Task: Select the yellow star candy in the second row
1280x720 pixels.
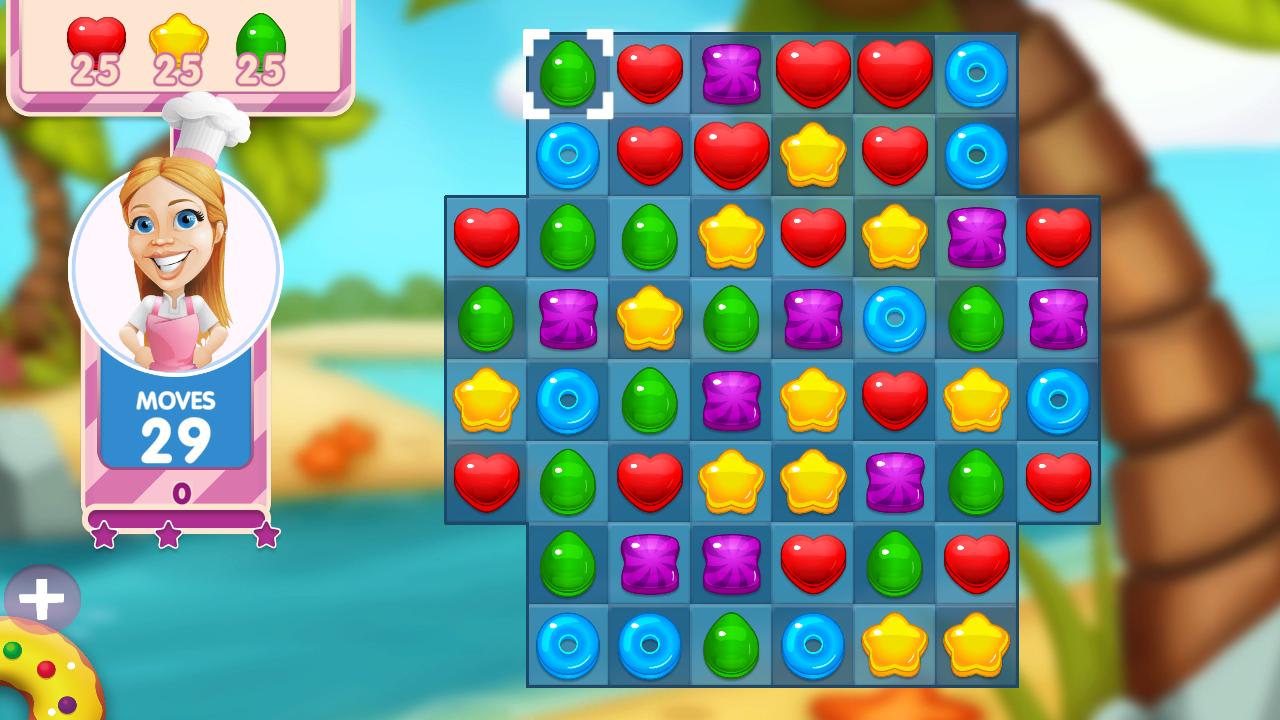Action: tap(813, 154)
